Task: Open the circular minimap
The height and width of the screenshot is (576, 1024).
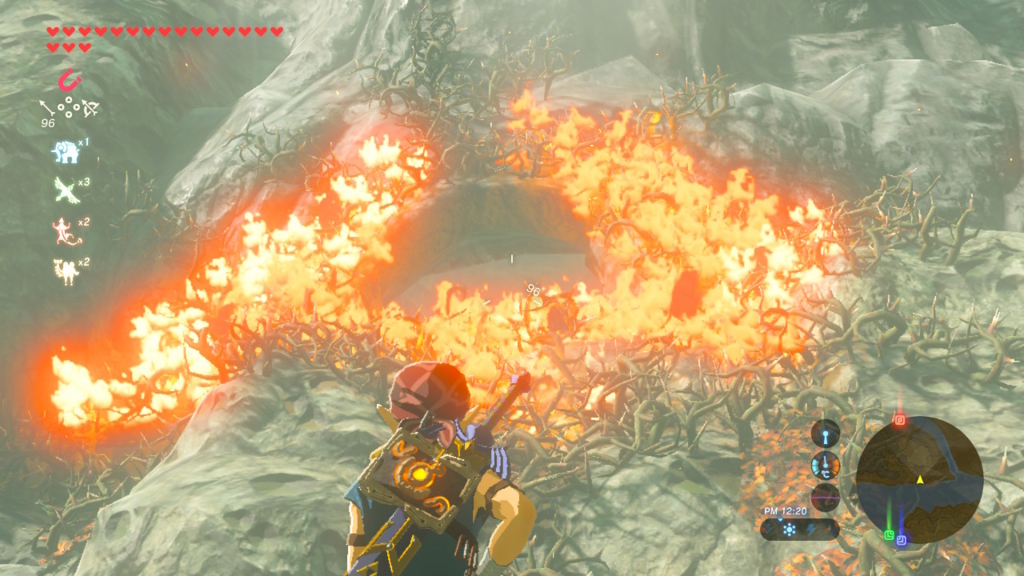Action: (x=919, y=479)
